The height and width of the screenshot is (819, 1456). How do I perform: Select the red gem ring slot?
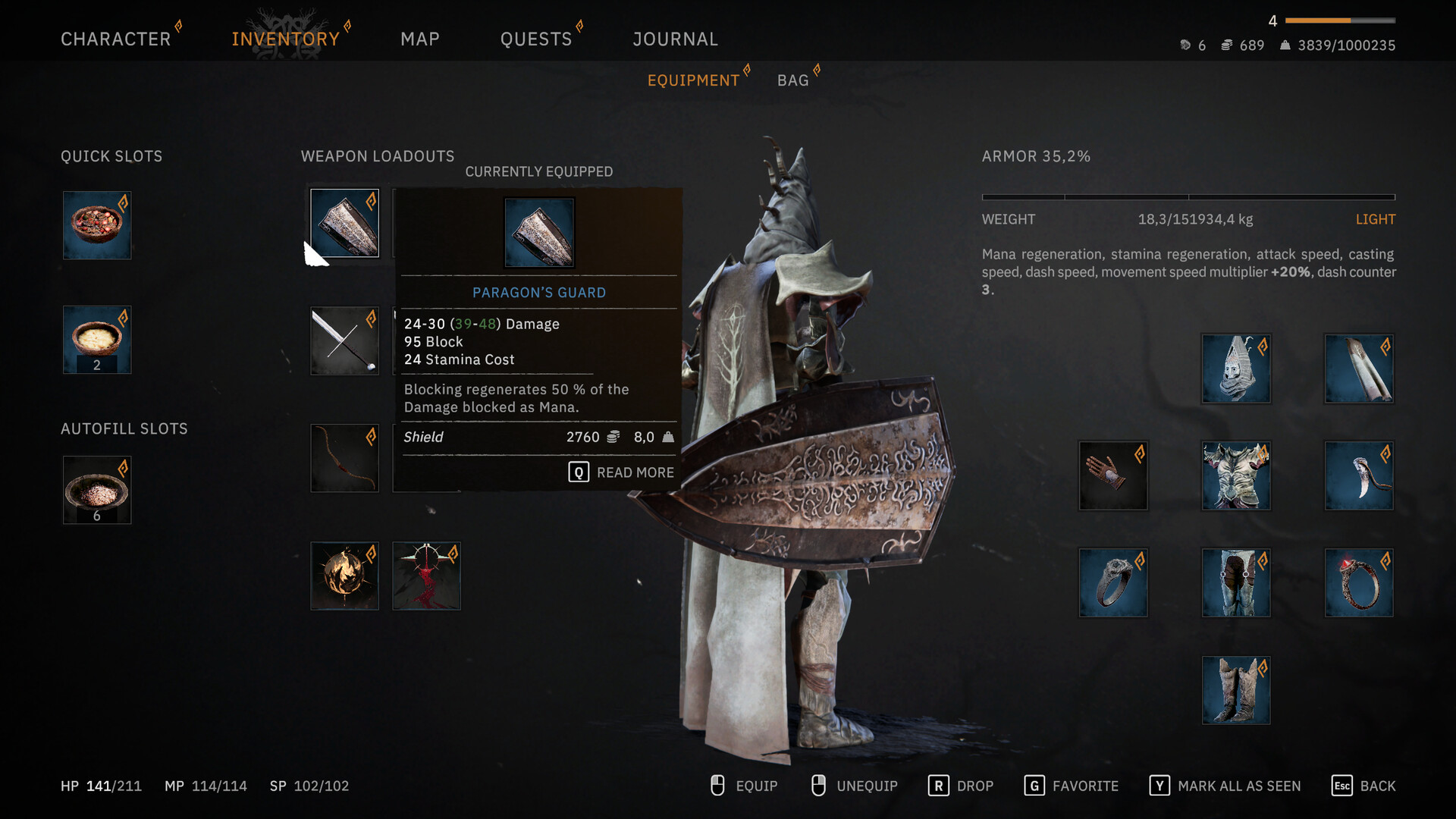coord(1359,582)
